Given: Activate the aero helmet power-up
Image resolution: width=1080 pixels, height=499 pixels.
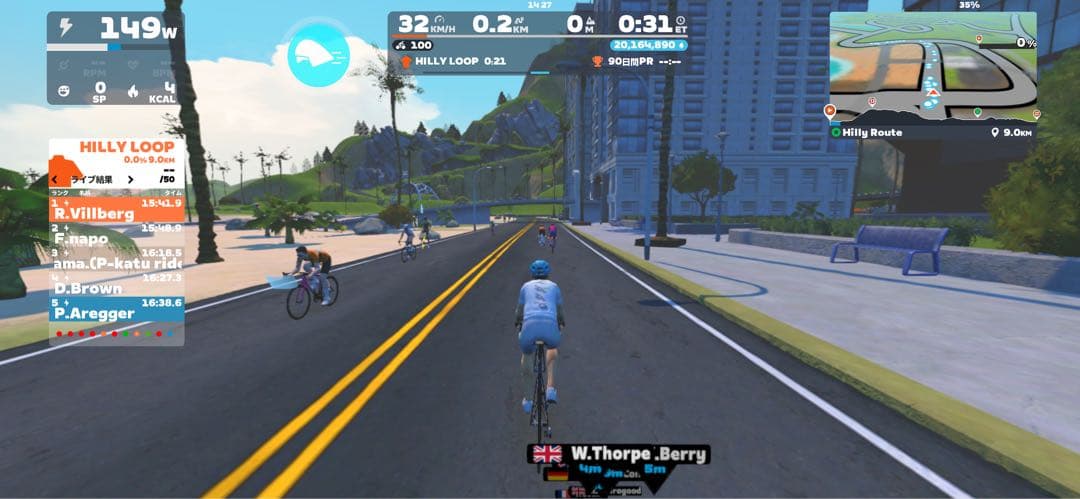Looking at the screenshot, I should click(x=318, y=55).
